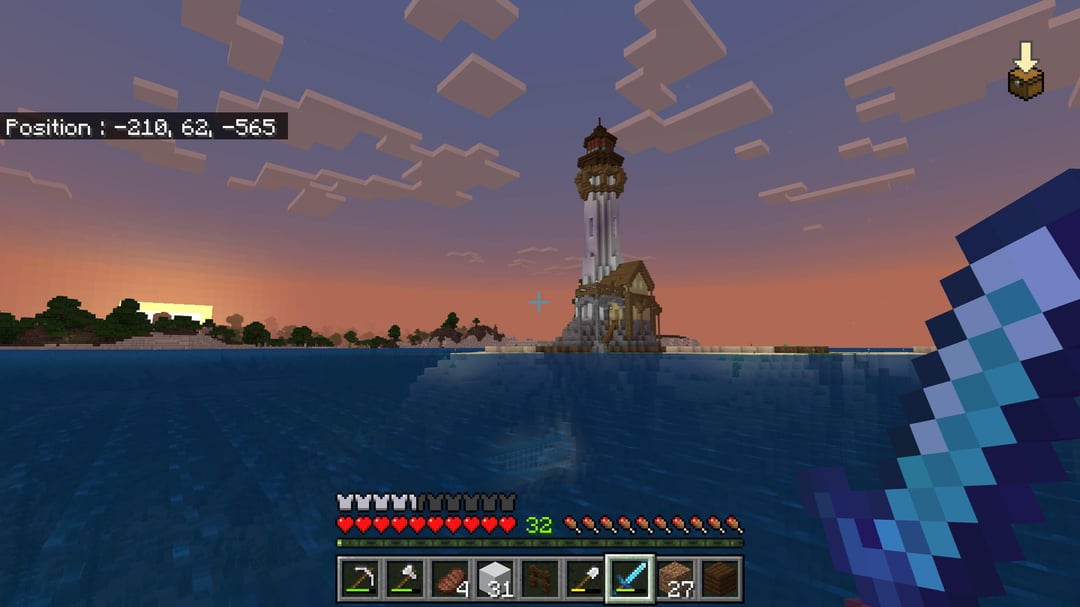Pick the wooden fence hotbar slot

tap(539, 579)
